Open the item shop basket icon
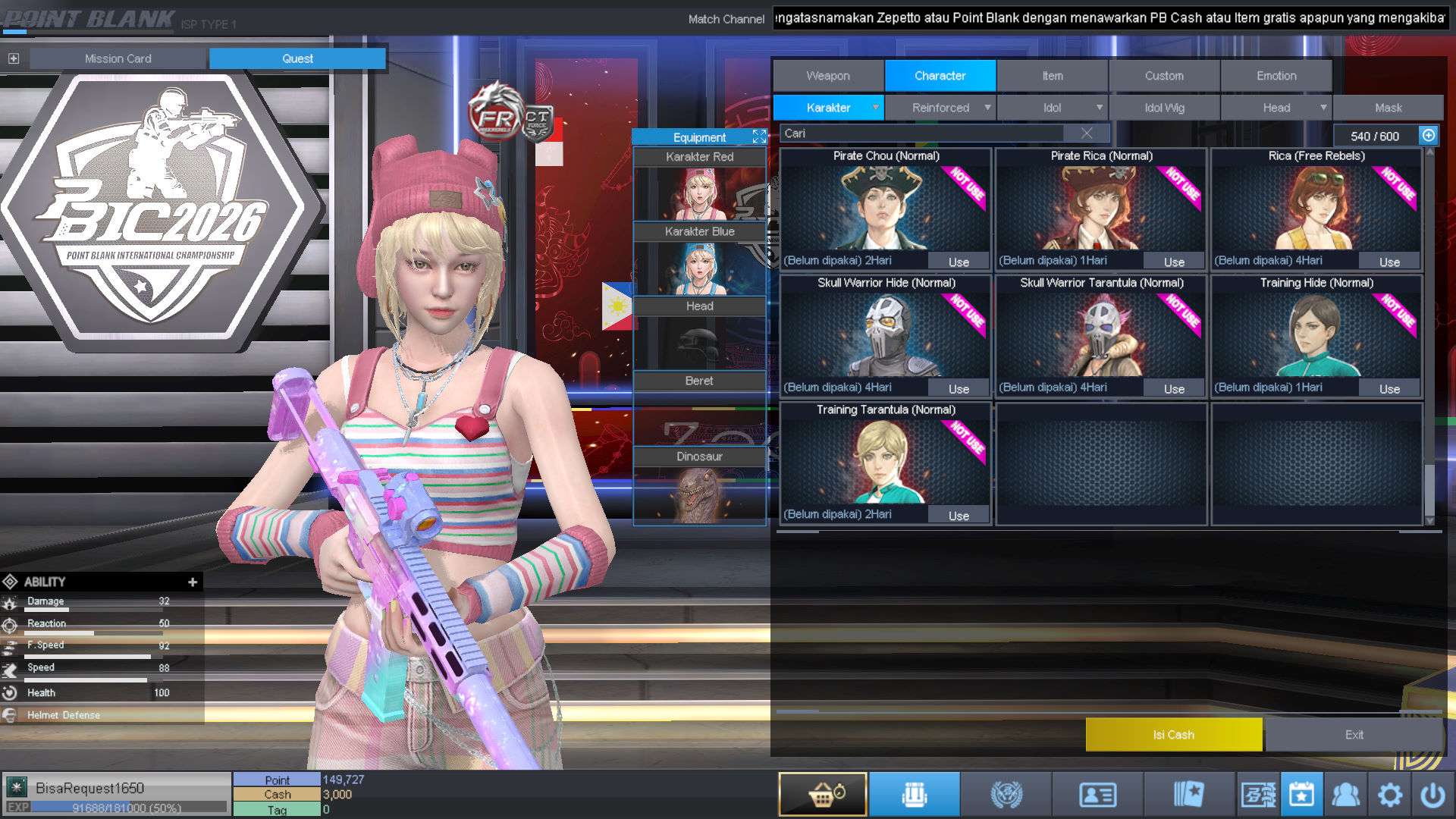 [x=822, y=794]
